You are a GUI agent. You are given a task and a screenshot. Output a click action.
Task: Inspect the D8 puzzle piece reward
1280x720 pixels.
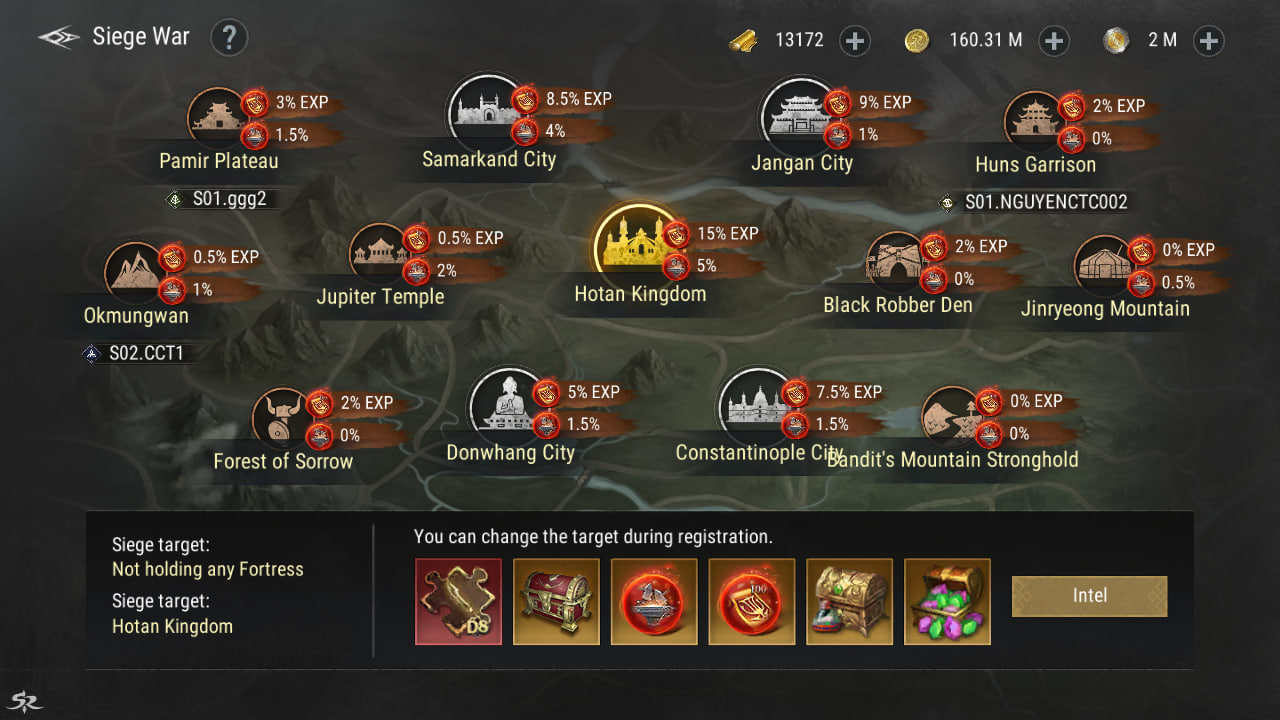458,601
